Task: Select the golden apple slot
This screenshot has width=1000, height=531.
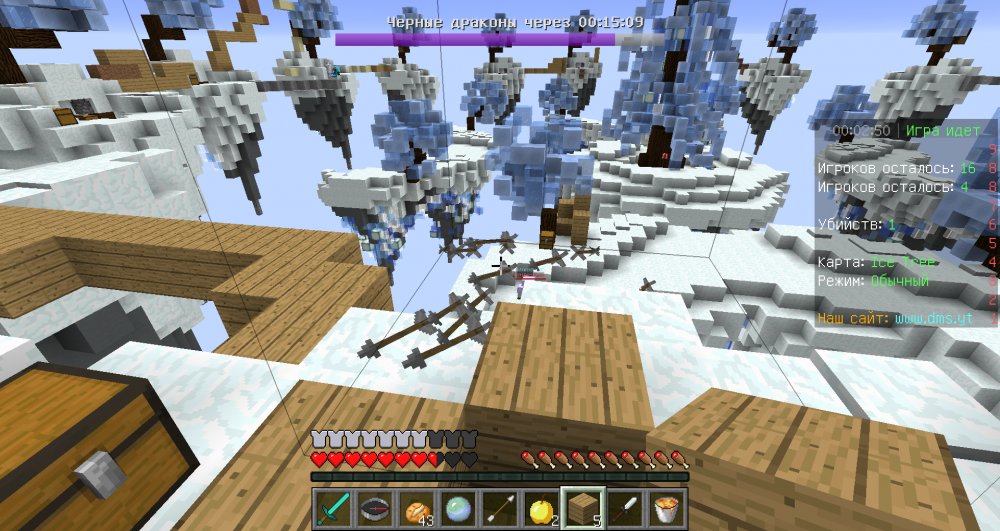Action: tap(540, 508)
